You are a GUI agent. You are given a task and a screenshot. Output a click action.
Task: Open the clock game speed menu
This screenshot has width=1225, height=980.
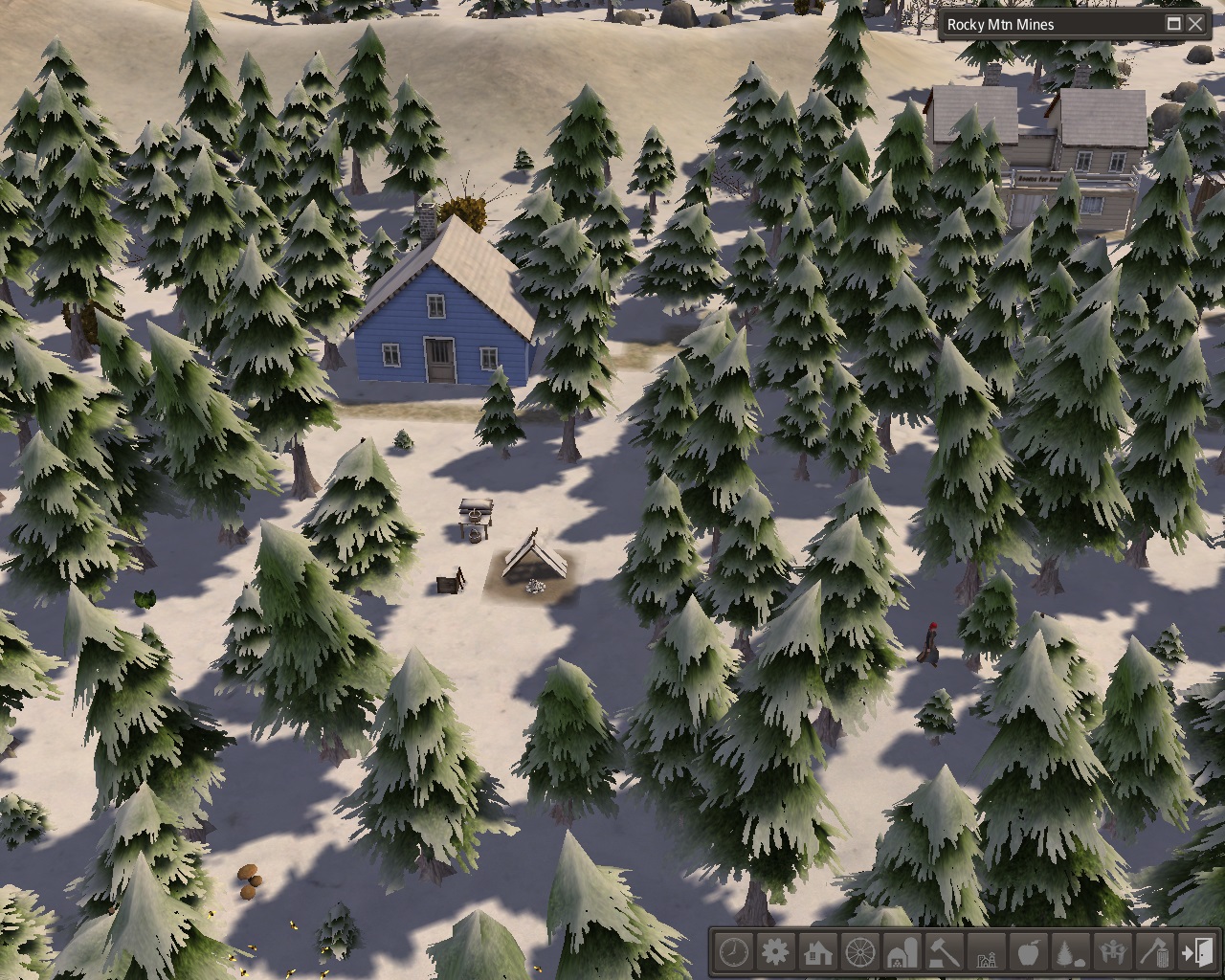(734, 952)
